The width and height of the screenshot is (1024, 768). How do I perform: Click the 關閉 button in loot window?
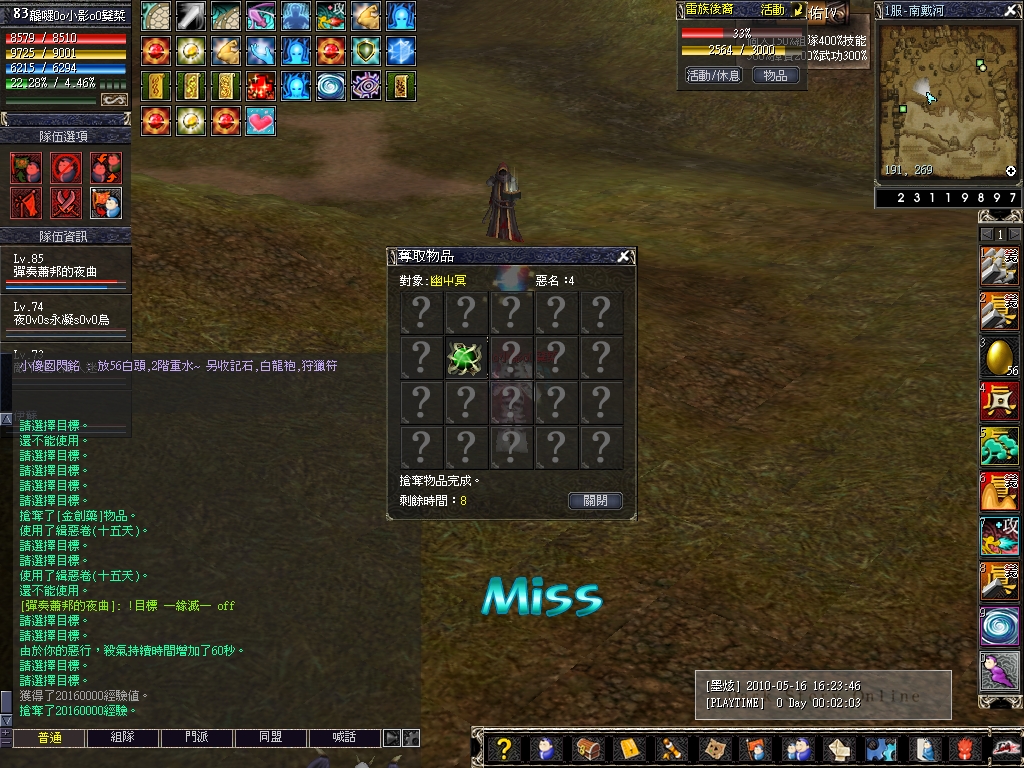tap(595, 500)
